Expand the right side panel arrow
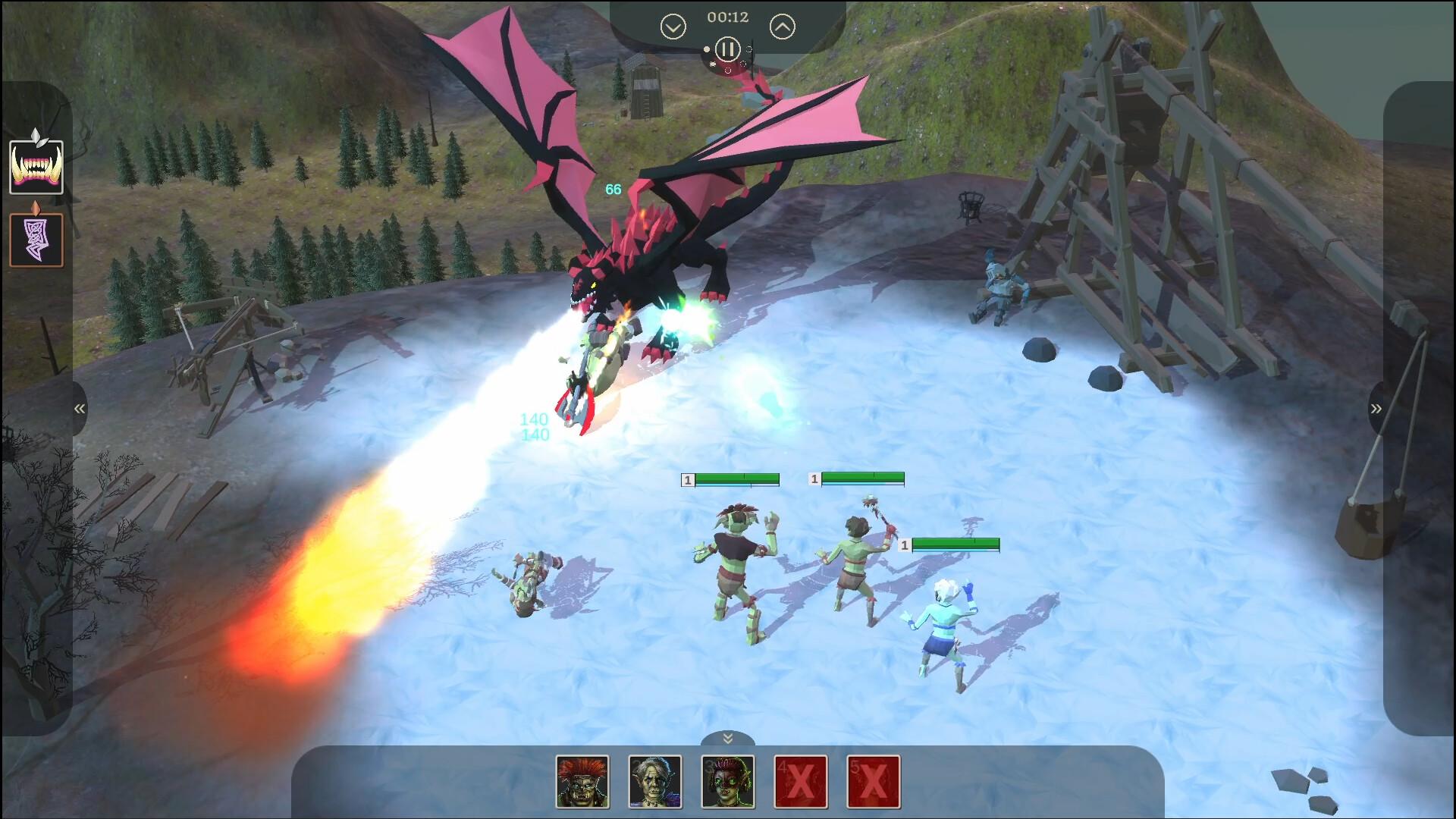This screenshot has width=1456, height=819. pos(1376,409)
